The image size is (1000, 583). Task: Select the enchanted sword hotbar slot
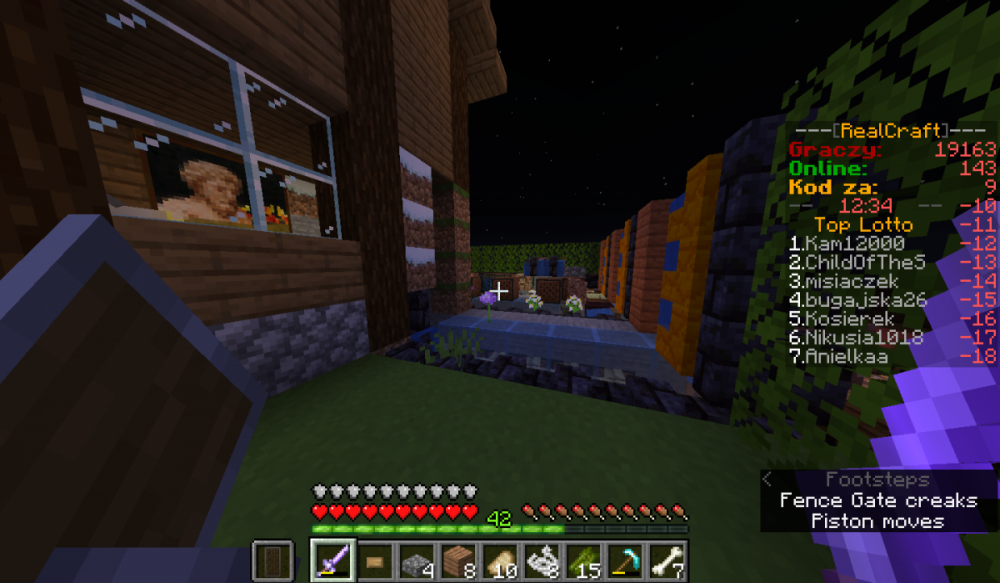tap(331, 561)
